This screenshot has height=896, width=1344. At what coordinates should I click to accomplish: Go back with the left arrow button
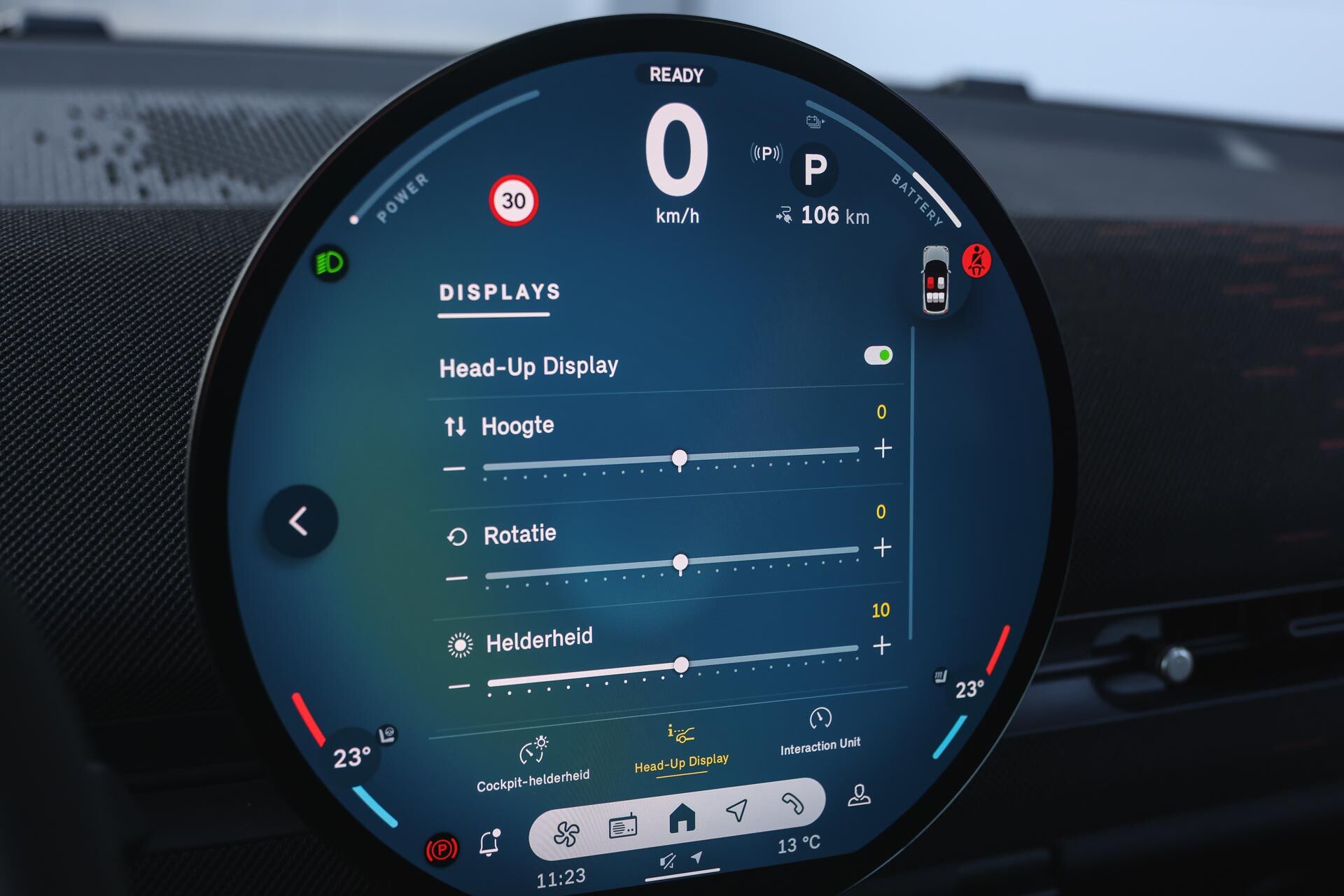pyautogui.click(x=300, y=521)
